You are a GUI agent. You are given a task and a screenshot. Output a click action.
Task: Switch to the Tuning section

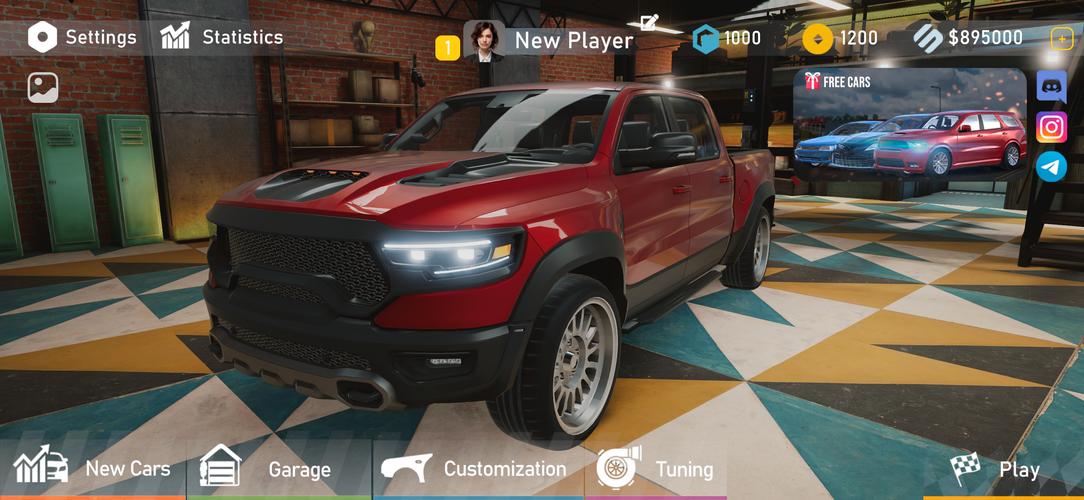tap(655, 468)
